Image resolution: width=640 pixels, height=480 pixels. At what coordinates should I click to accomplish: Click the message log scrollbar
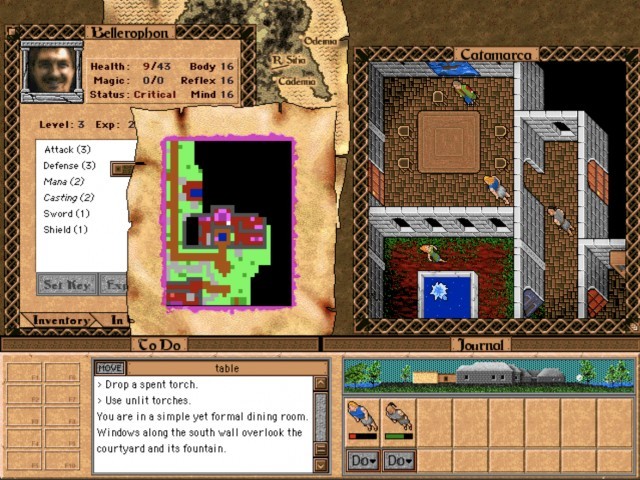(x=320, y=422)
